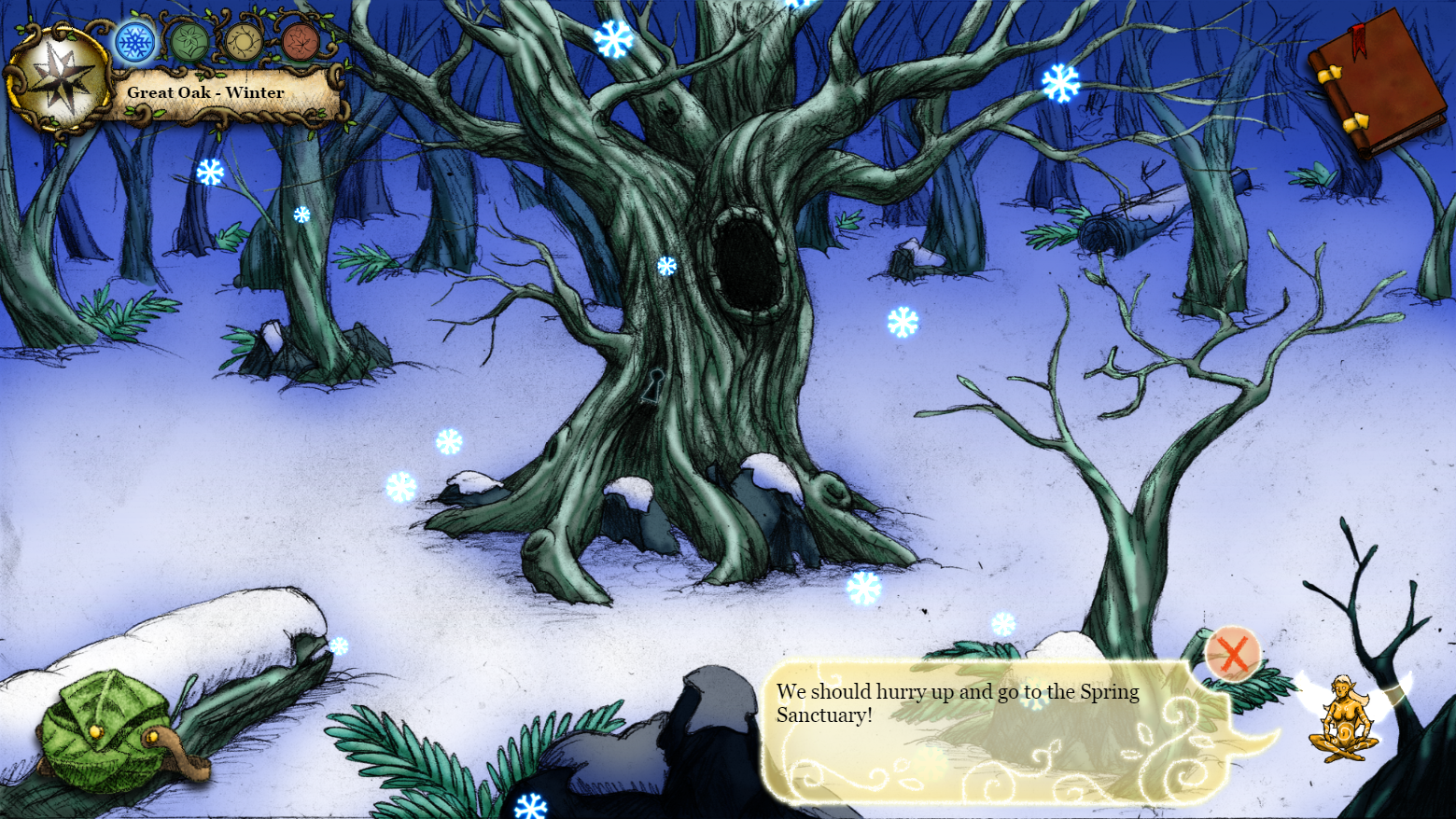The image size is (1456, 819).
Task: Click the Great Oak - Winter location banner
Action: 207,92
